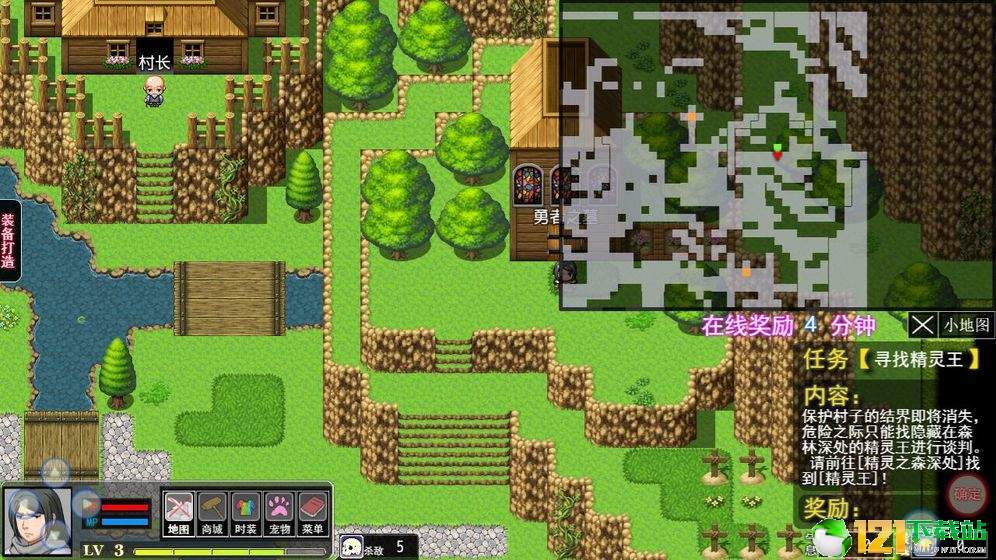Toggle the 小地图 minimap button
996x560 pixels.
click(966, 325)
